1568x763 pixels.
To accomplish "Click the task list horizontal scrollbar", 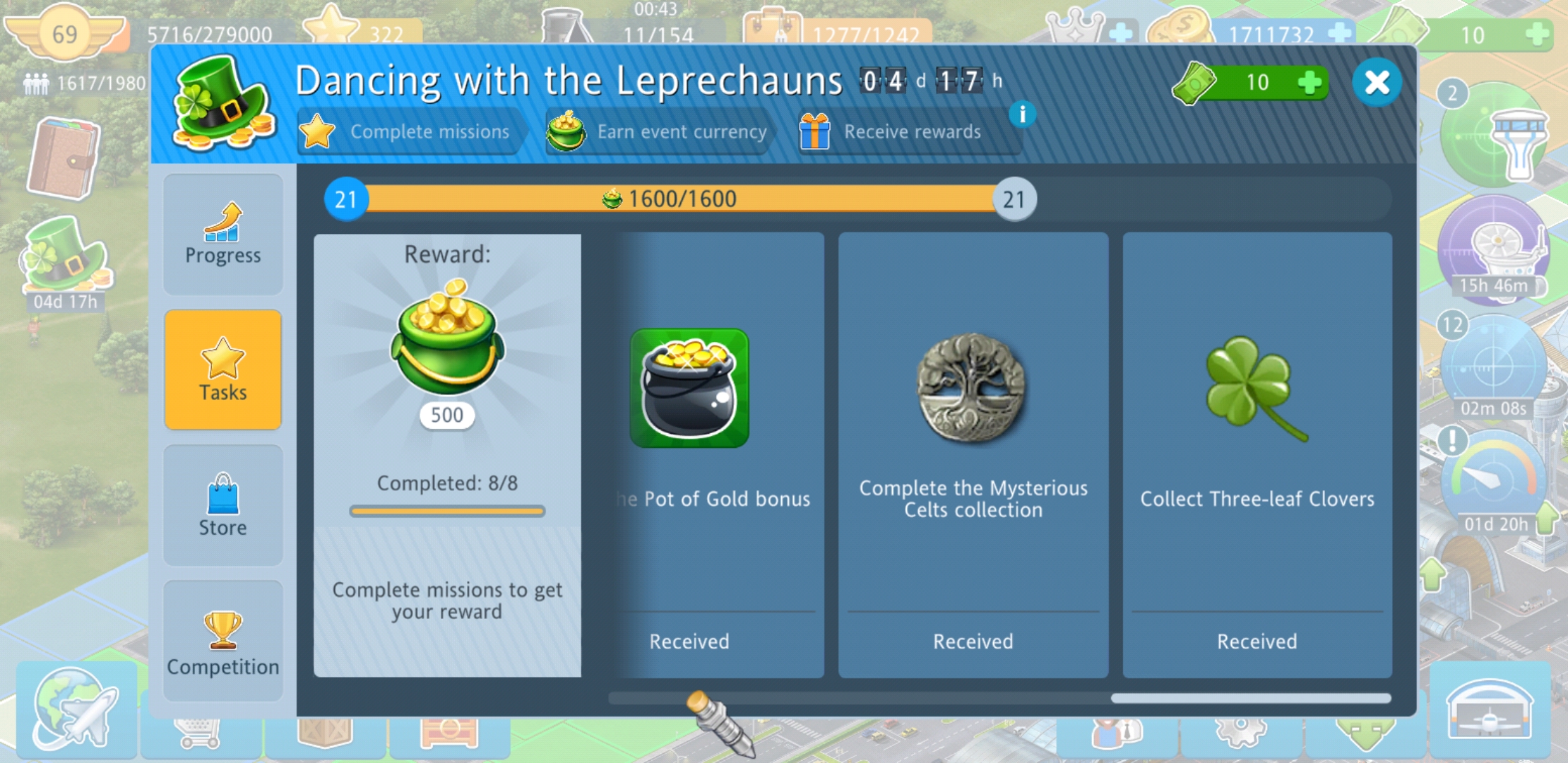I will pos(1250,698).
